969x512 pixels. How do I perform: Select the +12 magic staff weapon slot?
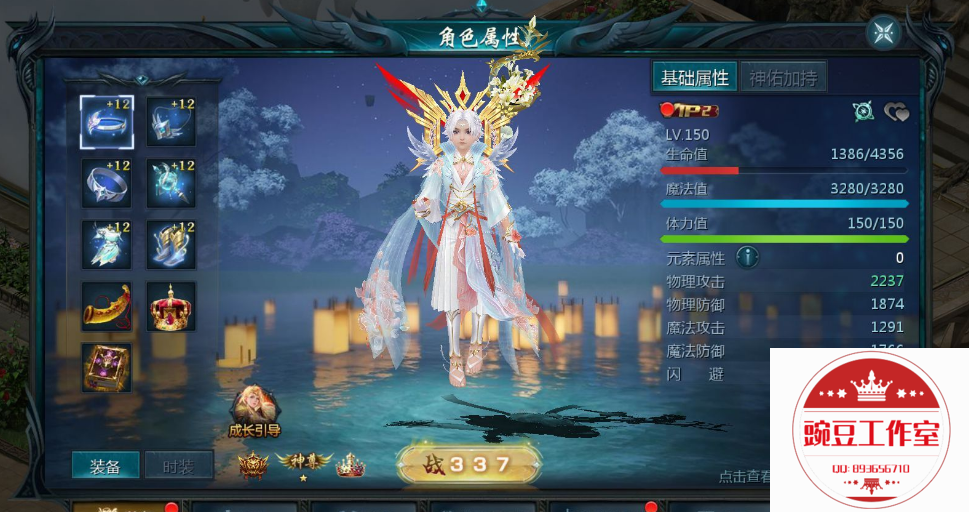tap(171, 183)
